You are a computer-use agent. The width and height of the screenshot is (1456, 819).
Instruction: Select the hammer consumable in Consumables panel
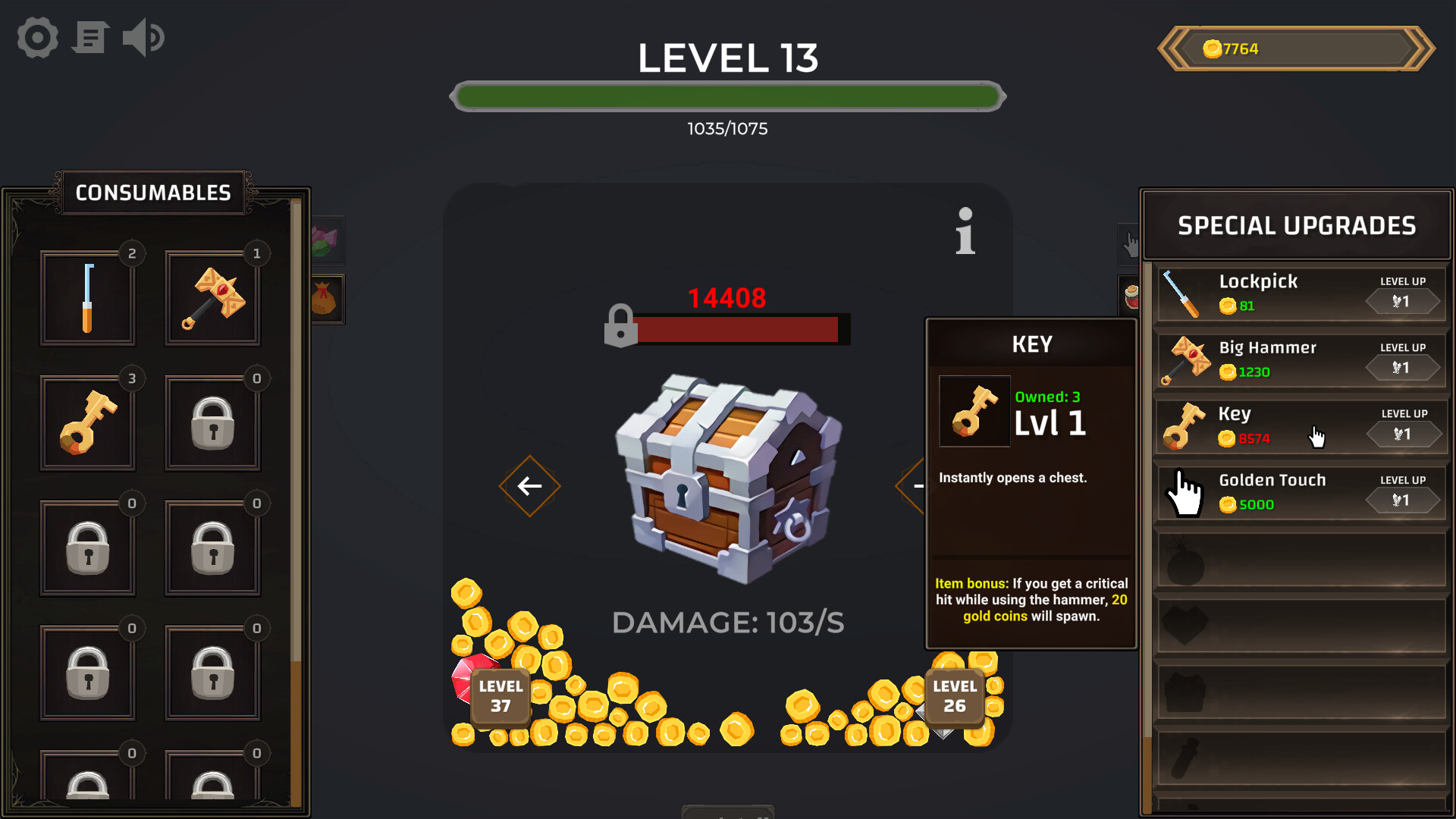point(212,298)
